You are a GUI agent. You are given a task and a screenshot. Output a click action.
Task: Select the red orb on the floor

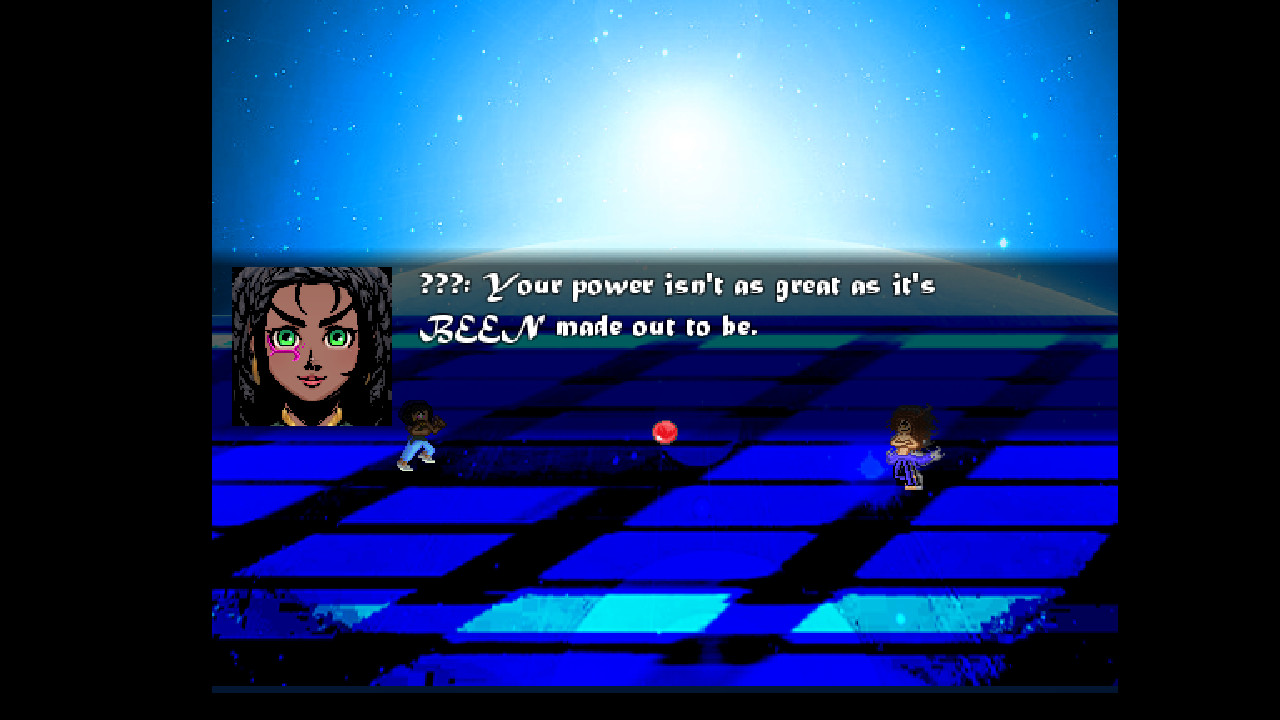point(665,431)
